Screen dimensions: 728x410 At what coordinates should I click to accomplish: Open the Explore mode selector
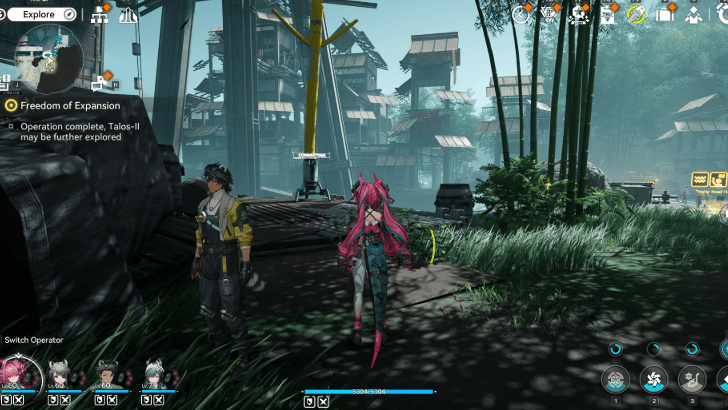[42, 14]
